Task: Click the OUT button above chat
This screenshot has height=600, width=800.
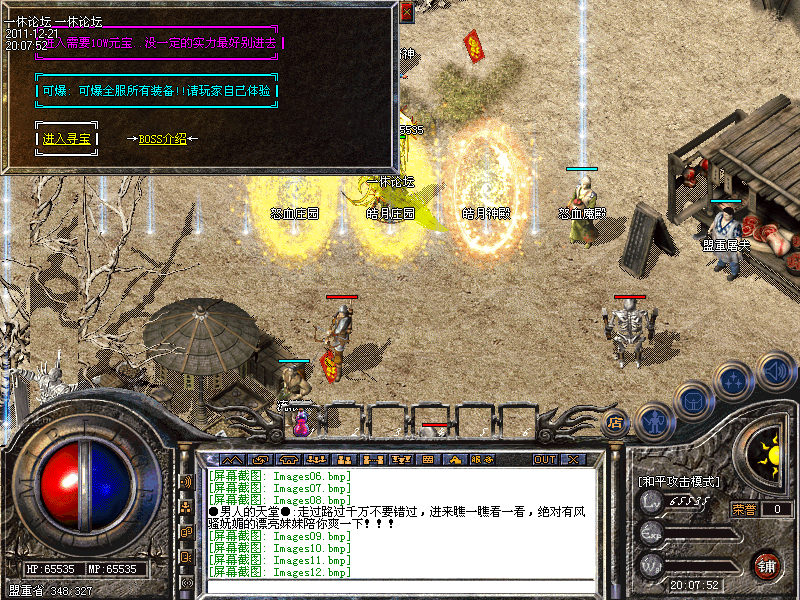Action: tap(545, 459)
